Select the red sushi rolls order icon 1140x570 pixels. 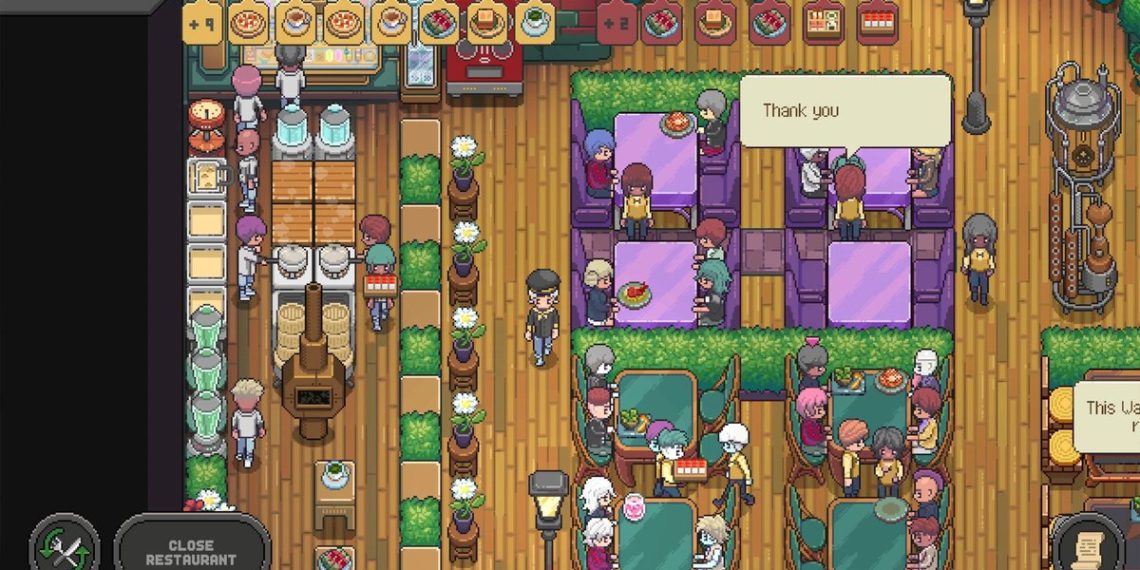[x=877, y=22]
